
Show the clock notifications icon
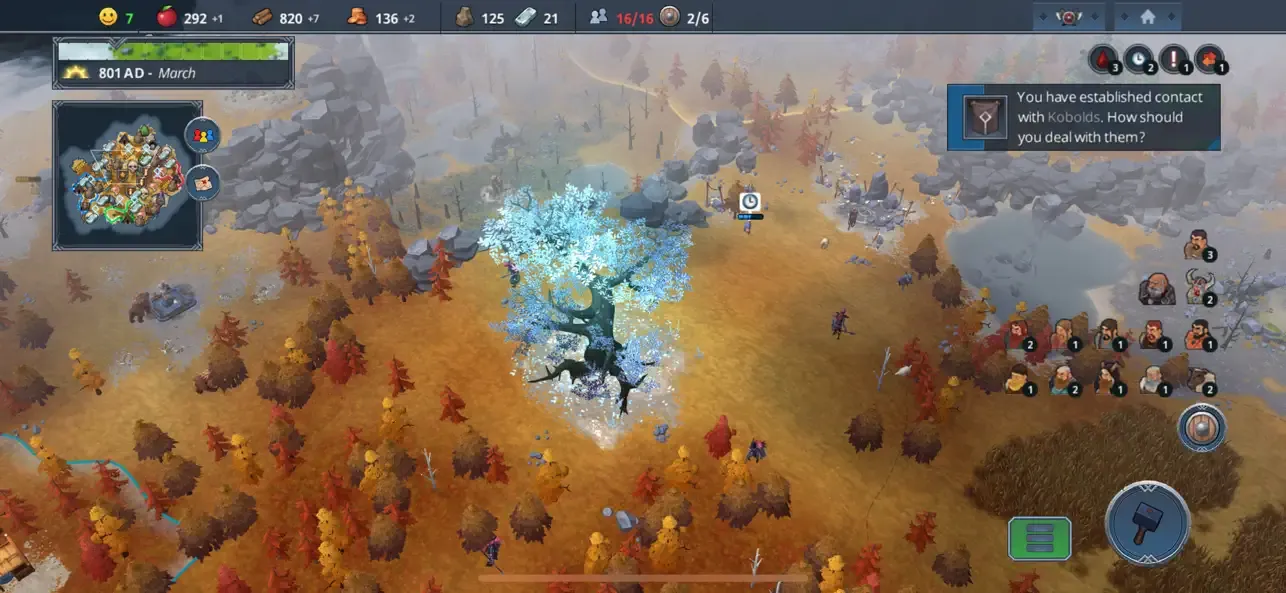(x=1138, y=59)
